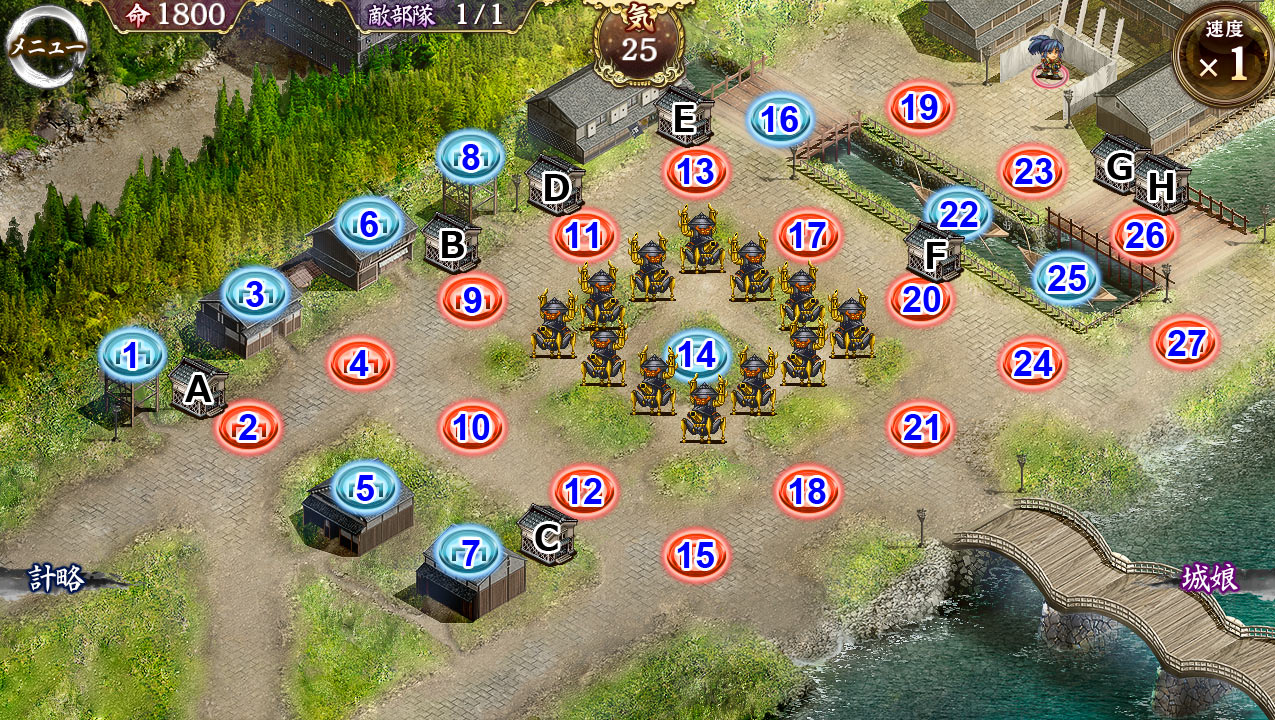Select red placement slot 10
Image resolution: width=1275 pixels, height=720 pixels.
coord(472,428)
